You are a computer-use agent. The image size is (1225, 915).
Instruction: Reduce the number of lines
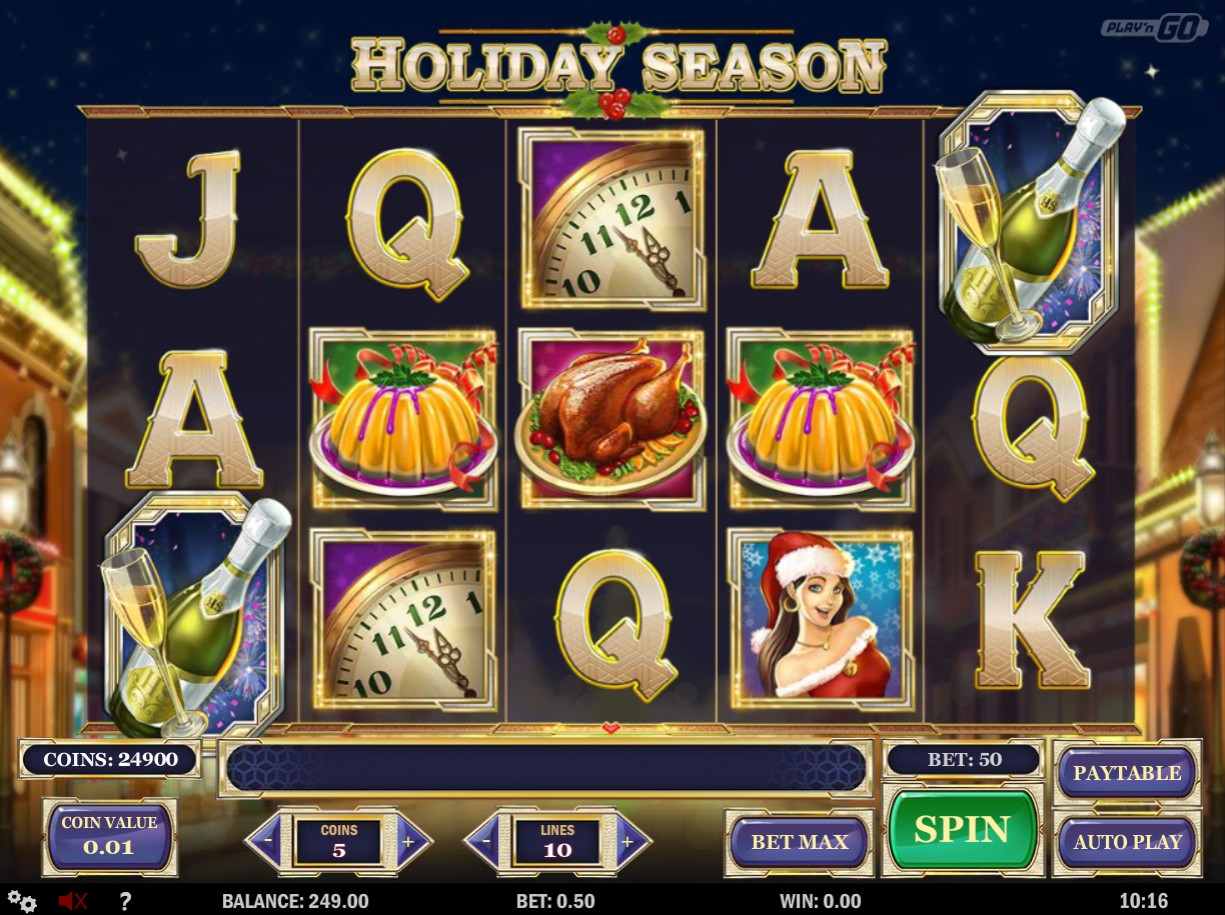click(x=486, y=841)
